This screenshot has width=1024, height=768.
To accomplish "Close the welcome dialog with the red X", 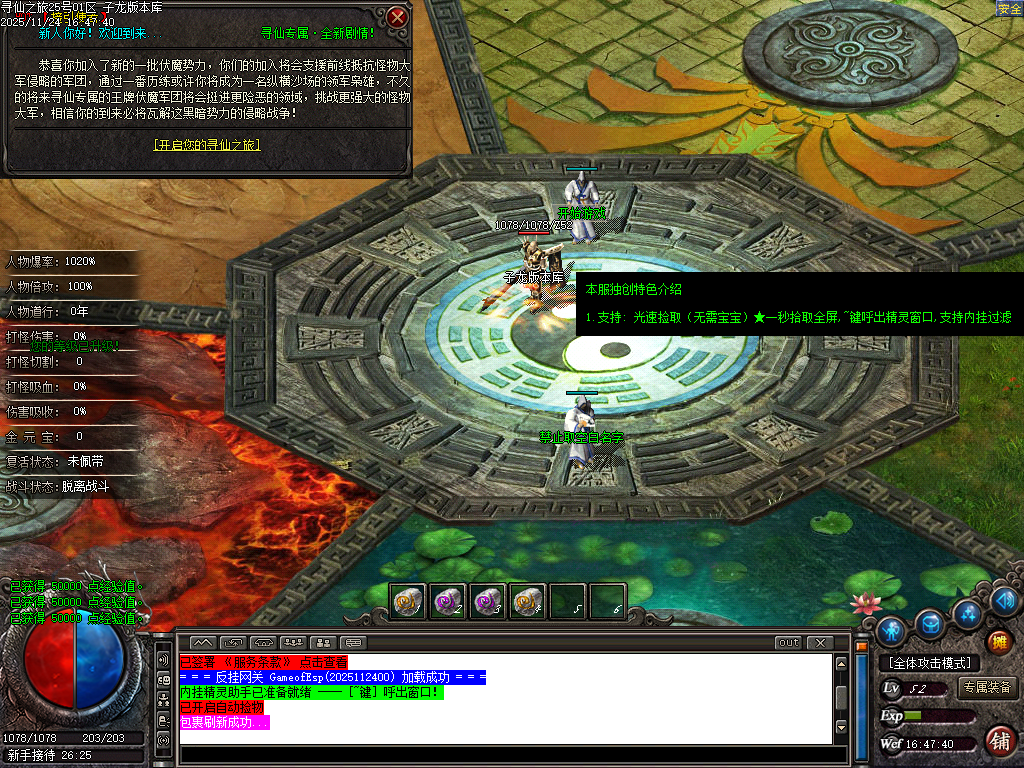I will [x=397, y=17].
